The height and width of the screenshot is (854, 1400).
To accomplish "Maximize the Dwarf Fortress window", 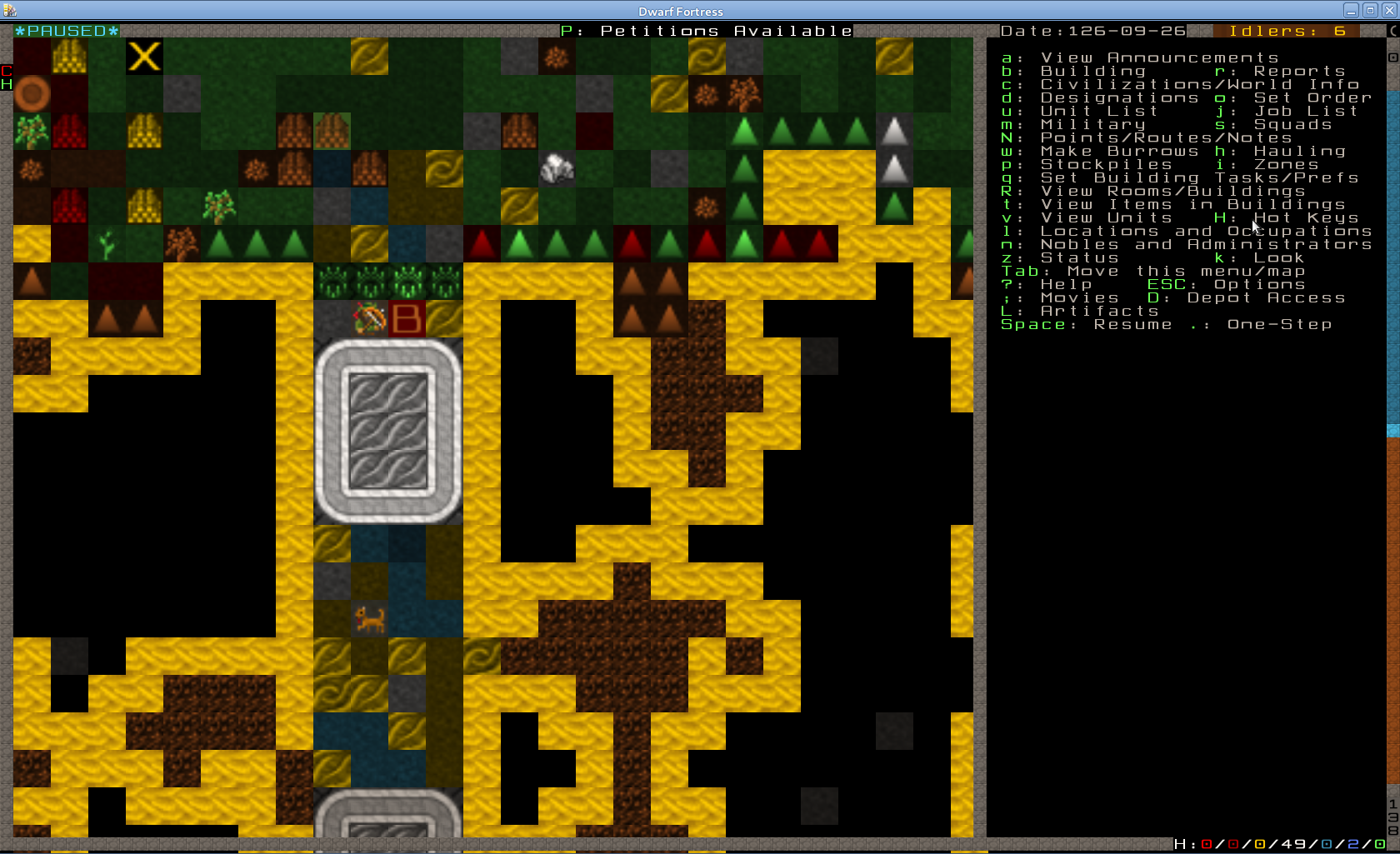I will (x=1369, y=11).
